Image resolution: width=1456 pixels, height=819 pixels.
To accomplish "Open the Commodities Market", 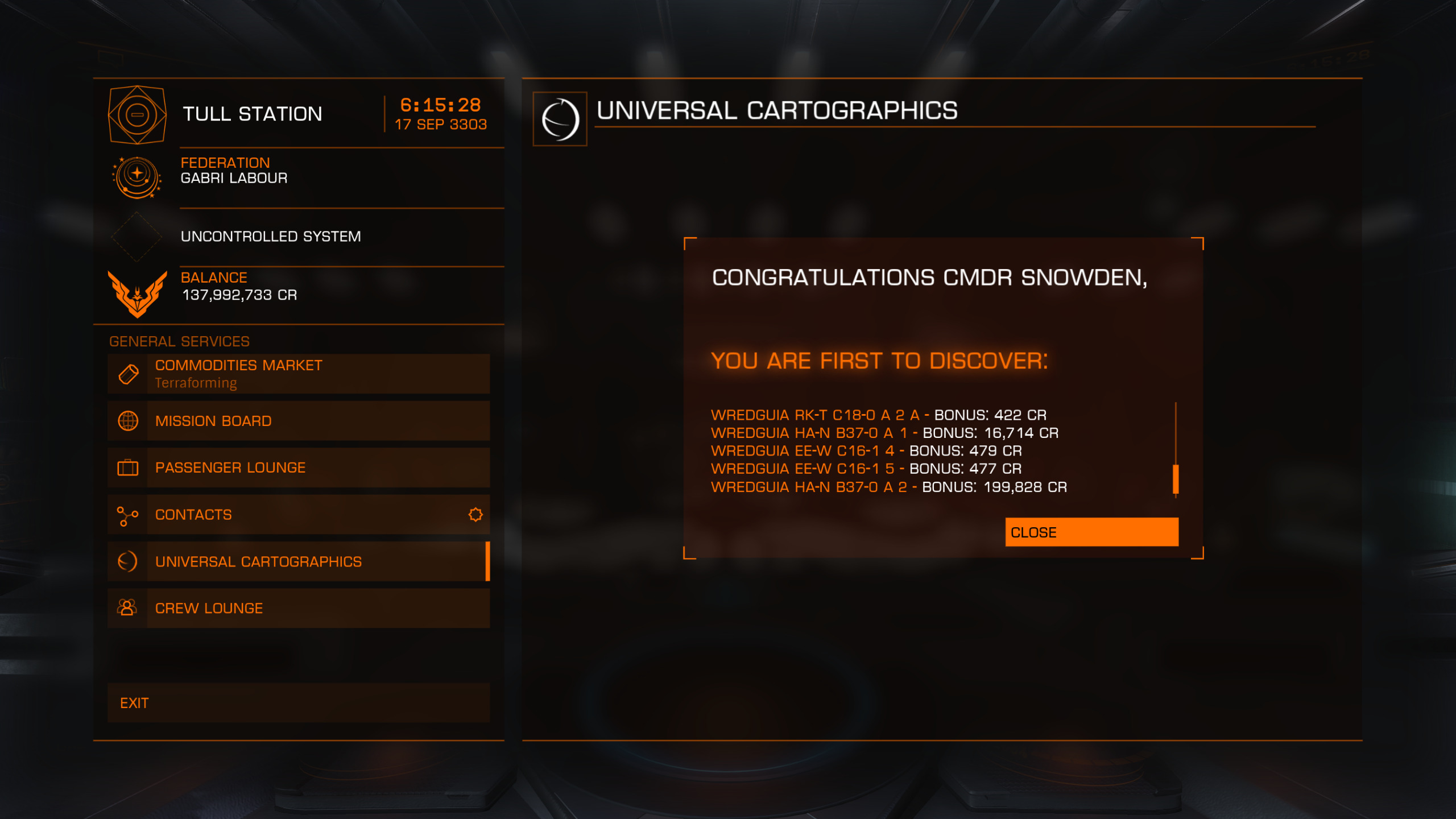I will (x=299, y=374).
